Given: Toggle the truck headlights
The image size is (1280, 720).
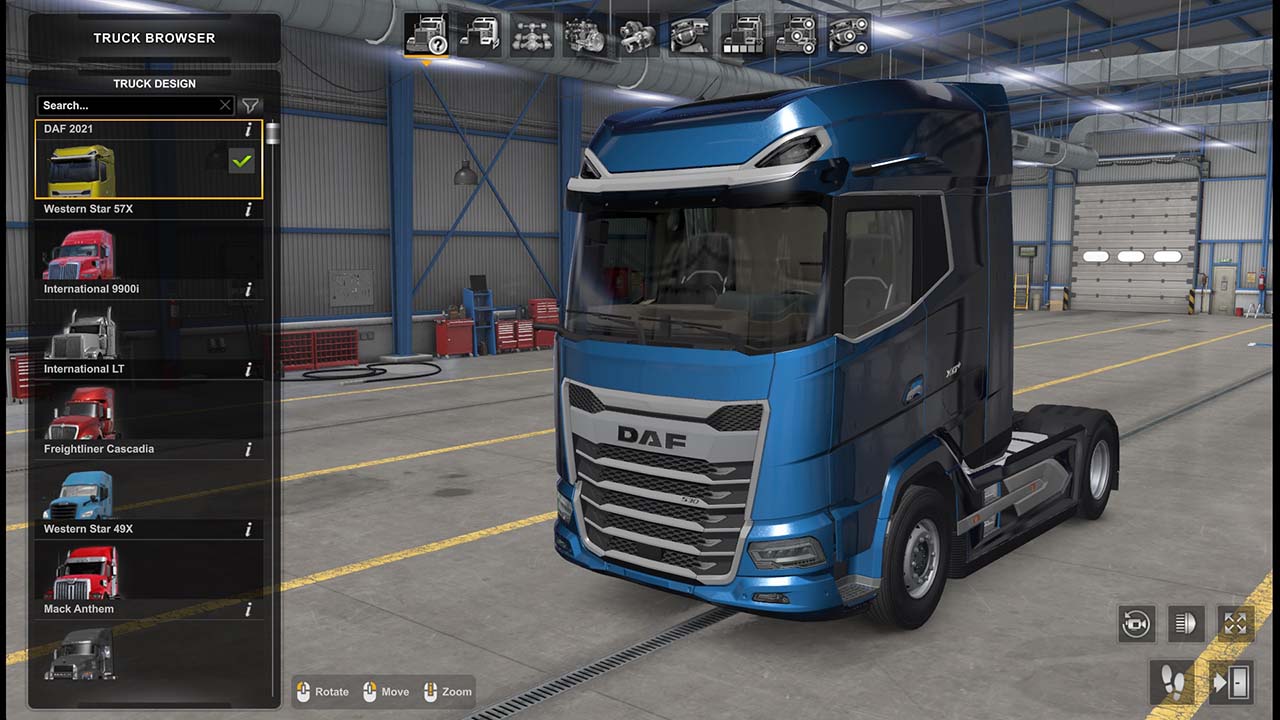Looking at the screenshot, I should (1187, 624).
